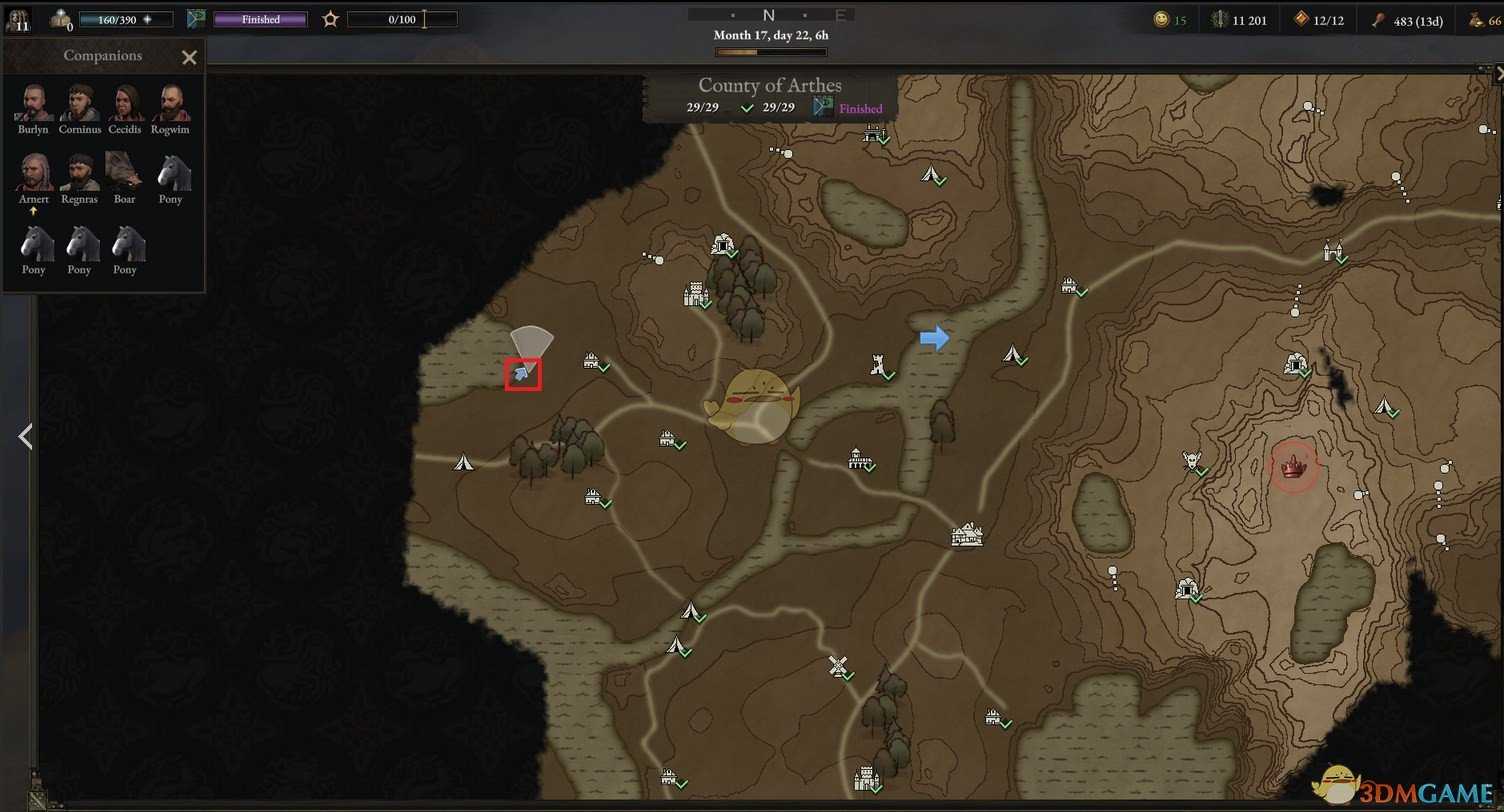Select the red crown map marker
The height and width of the screenshot is (812, 1504).
click(x=1295, y=465)
